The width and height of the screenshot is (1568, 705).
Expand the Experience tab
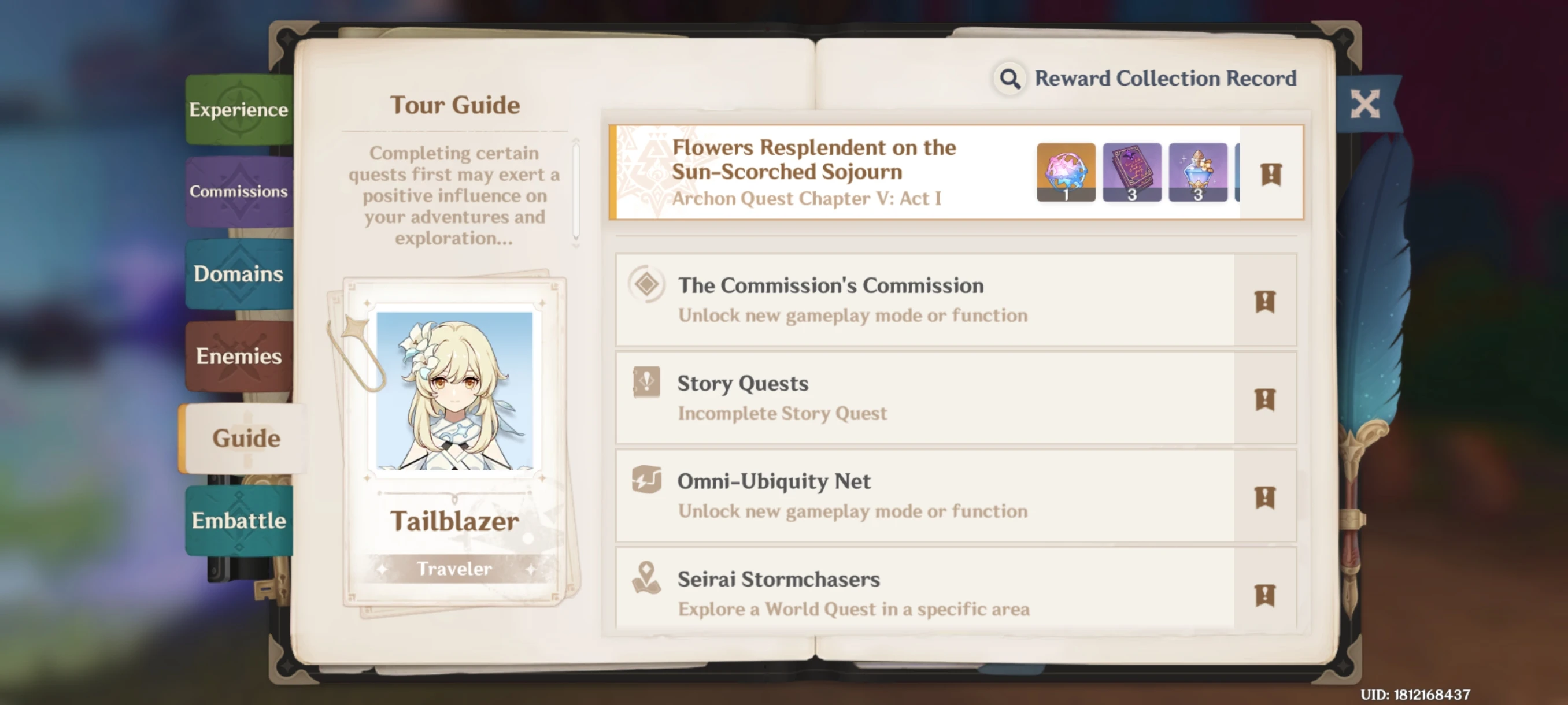[x=239, y=109]
